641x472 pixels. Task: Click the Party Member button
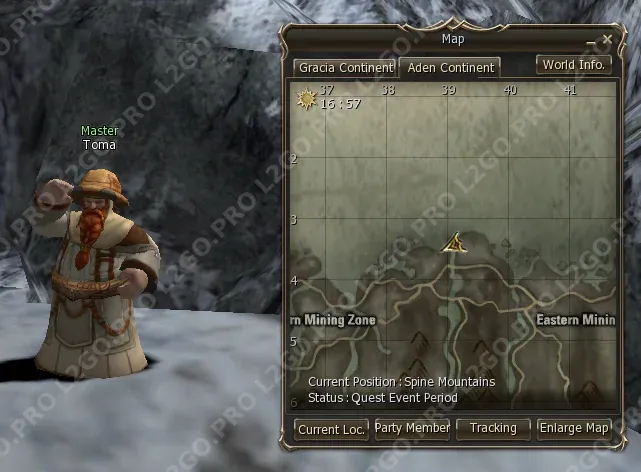click(x=412, y=428)
